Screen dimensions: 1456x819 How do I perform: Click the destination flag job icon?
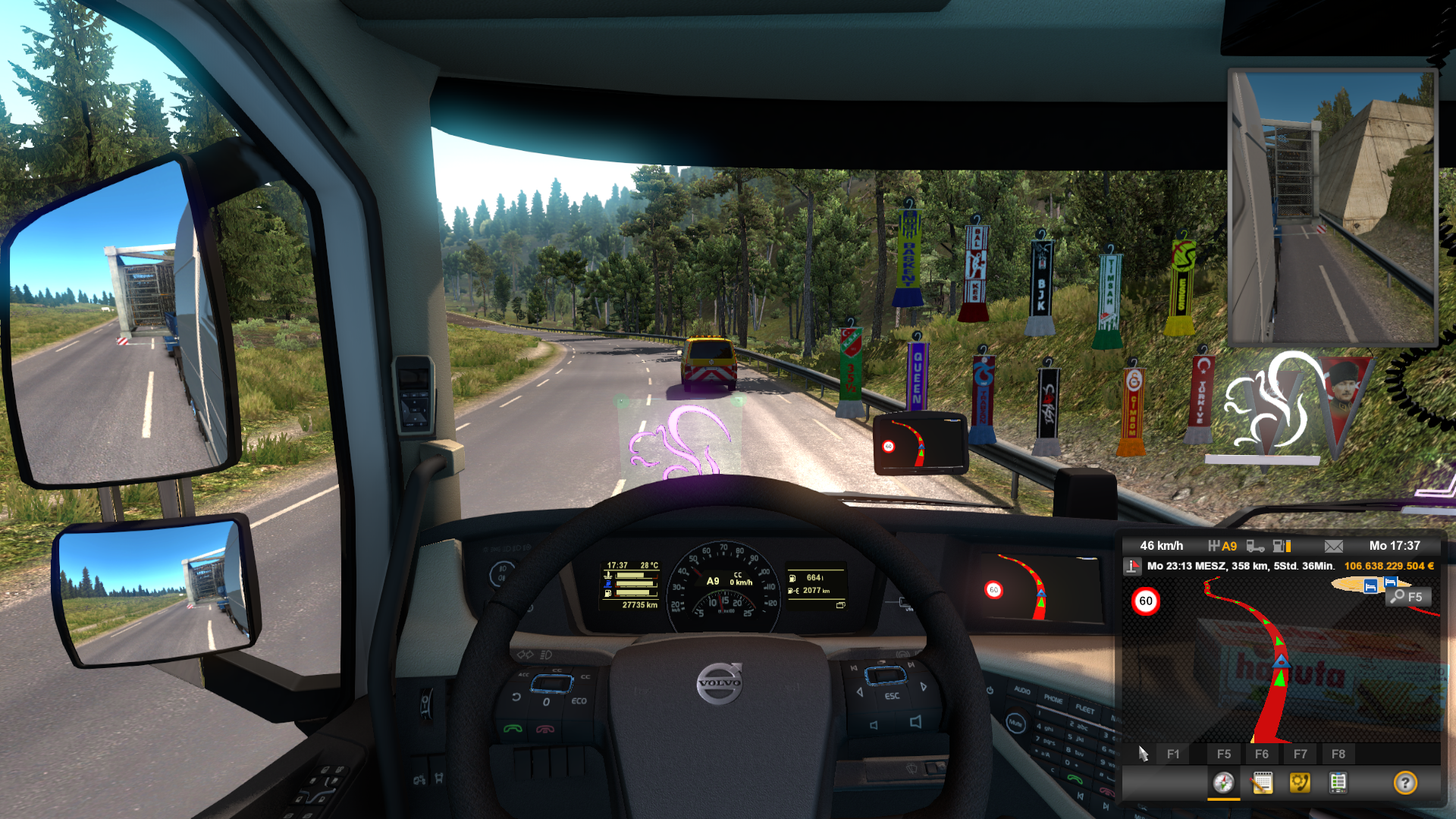pyautogui.click(x=1133, y=566)
